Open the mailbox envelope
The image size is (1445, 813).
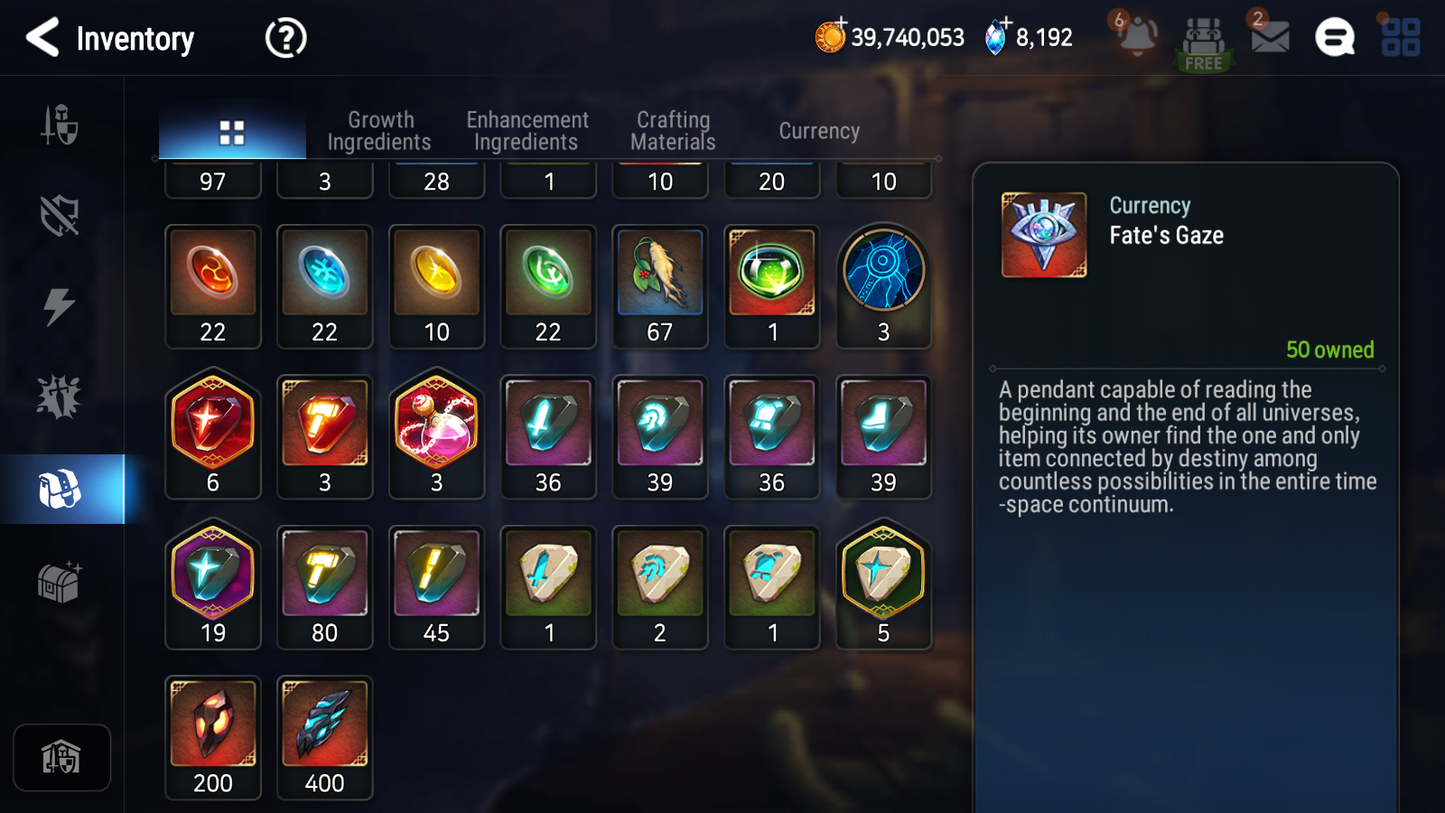tap(1270, 38)
